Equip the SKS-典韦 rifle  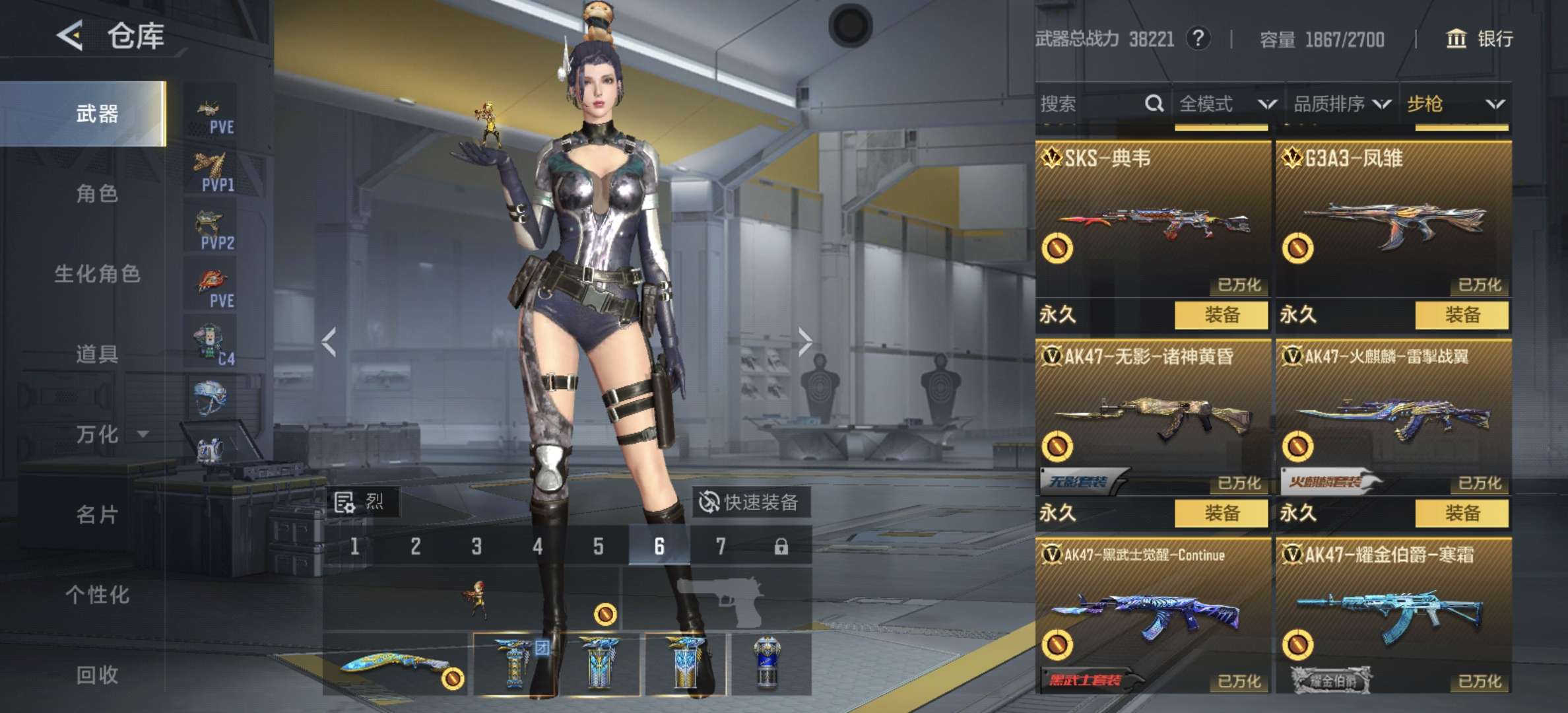1221,315
